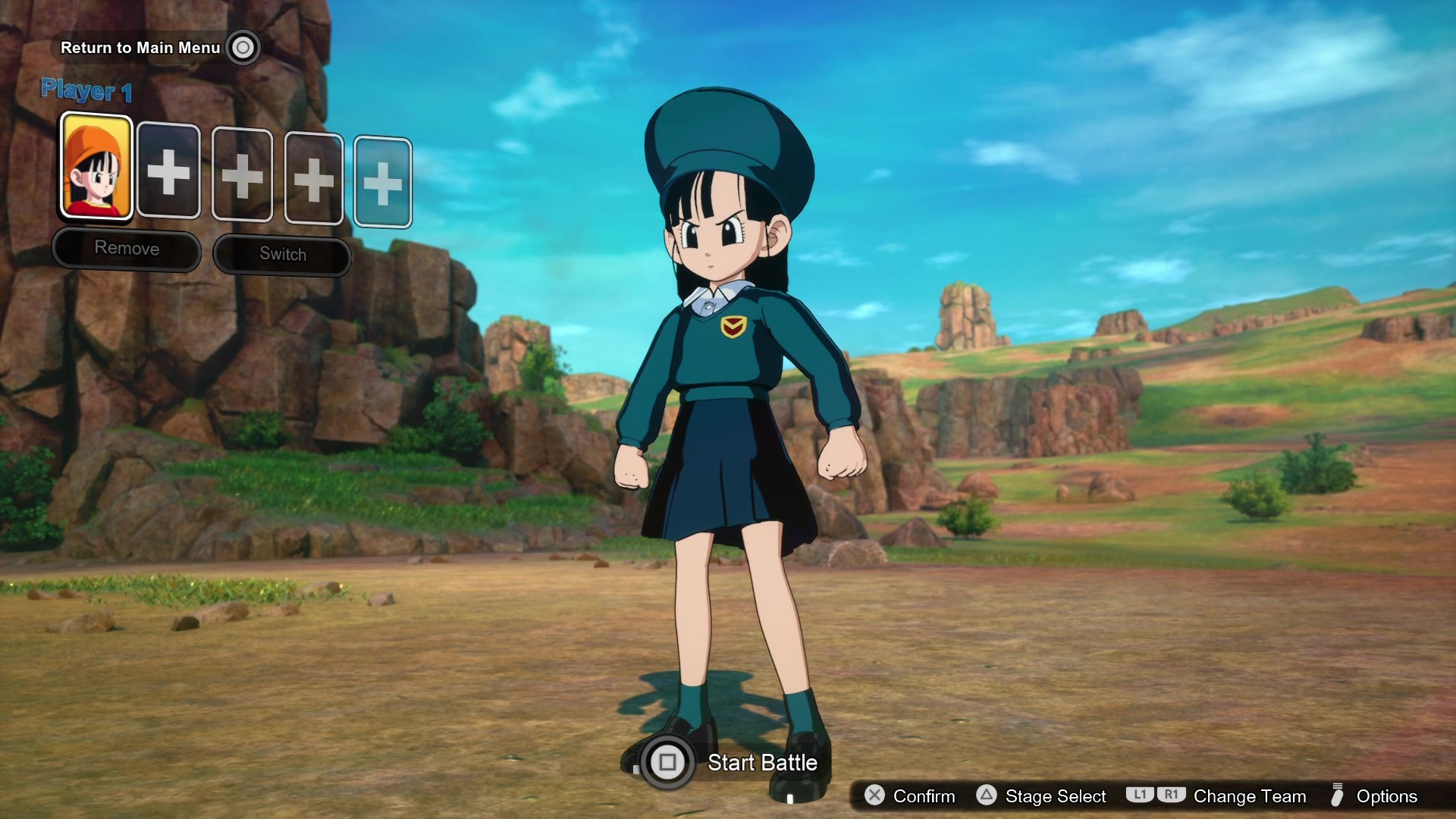Click the L1 shoulder button icon for Change Team
Screen dimensions: 1456x819
(1141, 796)
